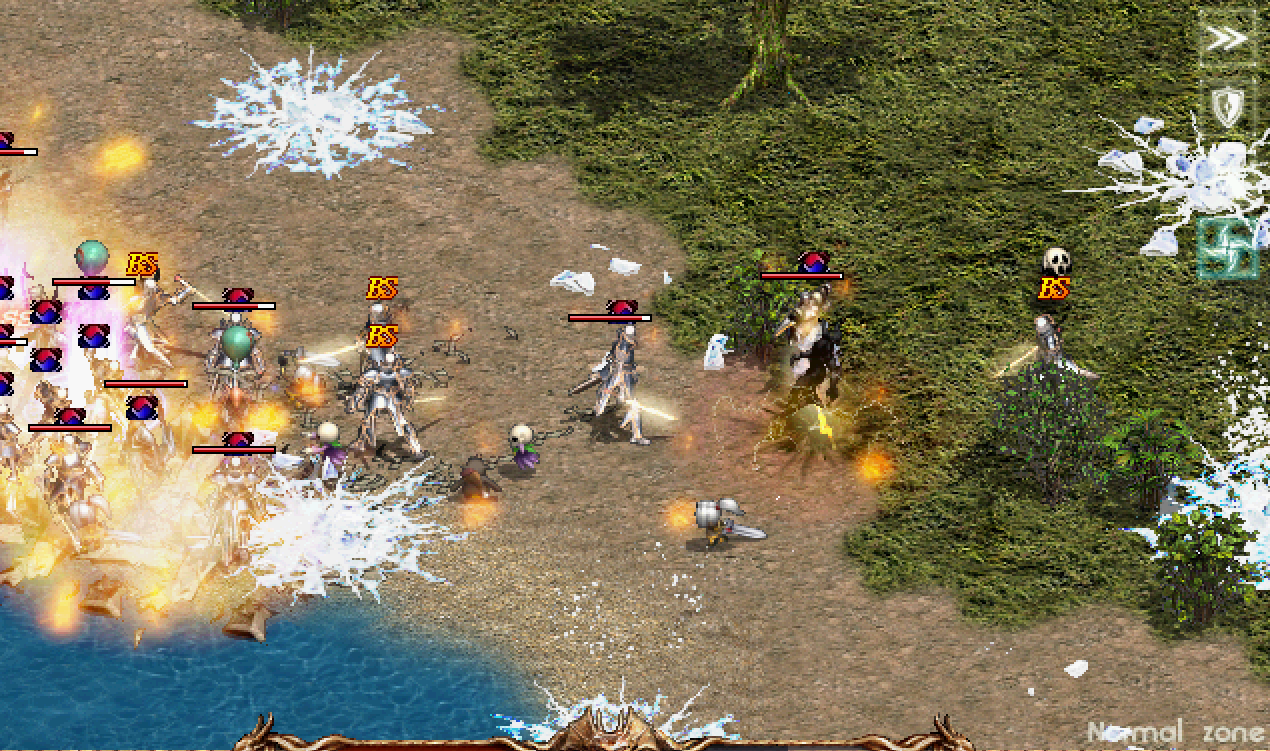The height and width of the screenshot is (751, 1270).
Task: Click the double-arrow expand button
Action: (1227, 39)
